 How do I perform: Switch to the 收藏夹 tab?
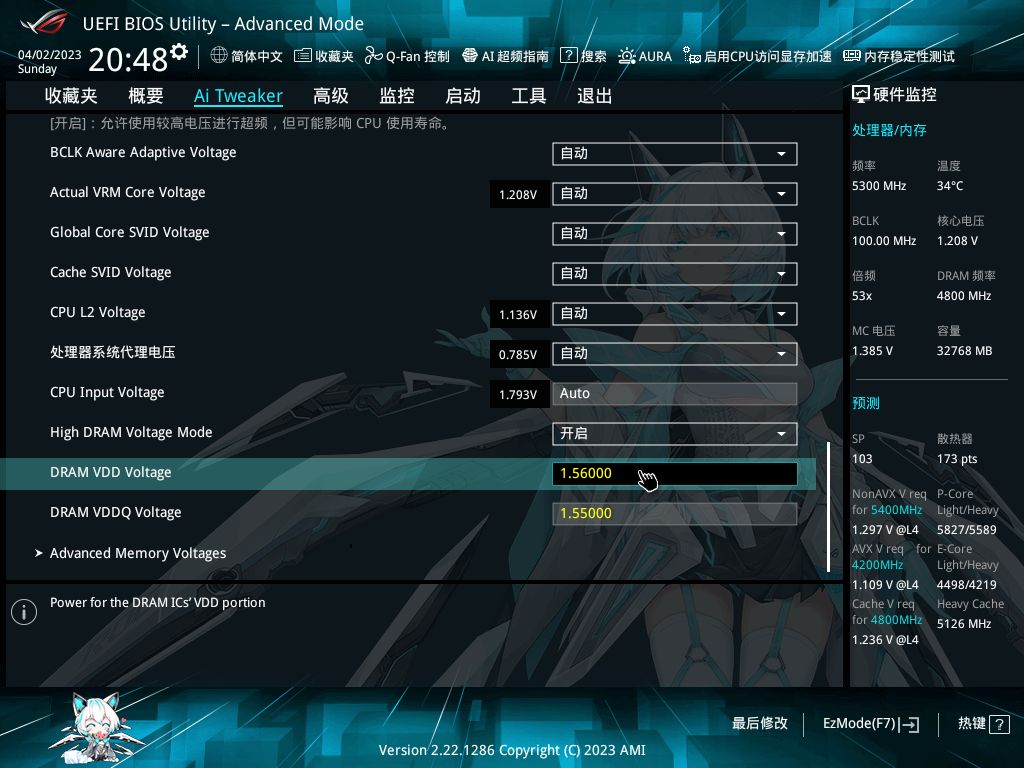point(71,96)
